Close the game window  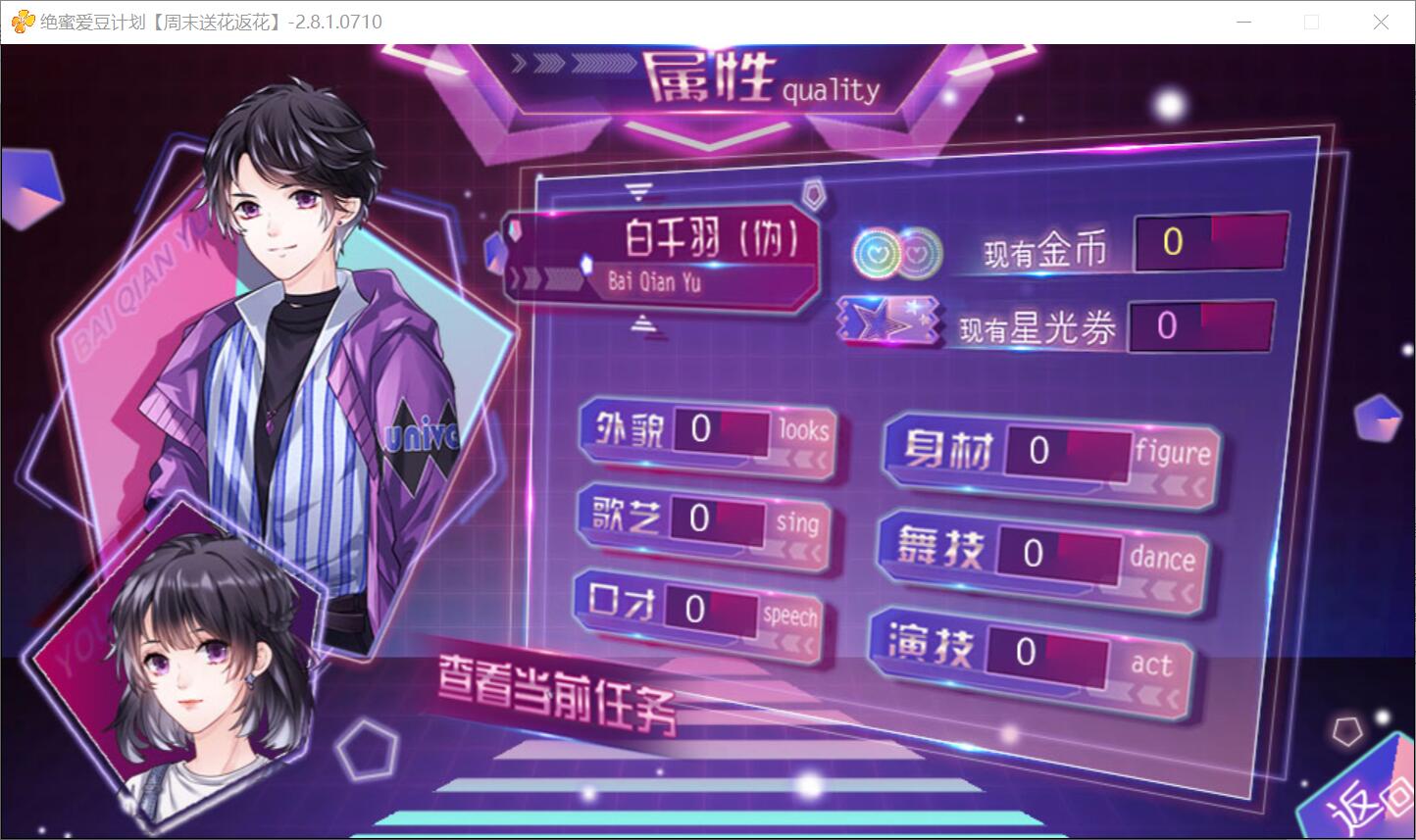pos(1381,22)
